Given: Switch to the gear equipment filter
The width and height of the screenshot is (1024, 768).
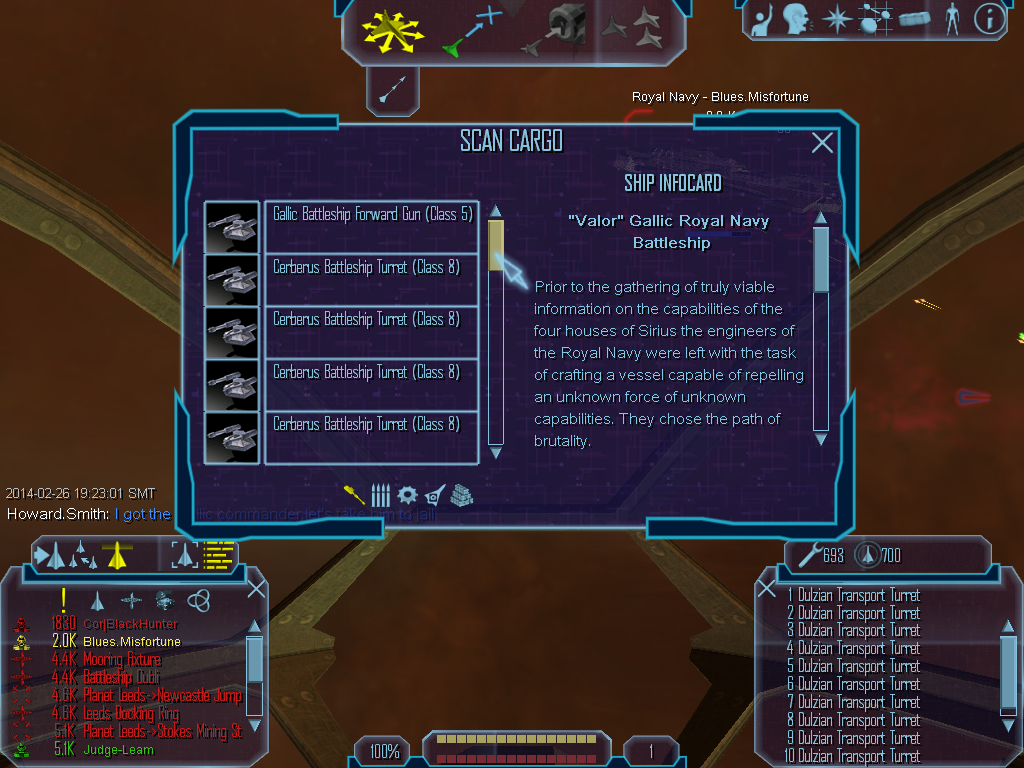Looking at the screenshot, I should (x=407, y=494).
